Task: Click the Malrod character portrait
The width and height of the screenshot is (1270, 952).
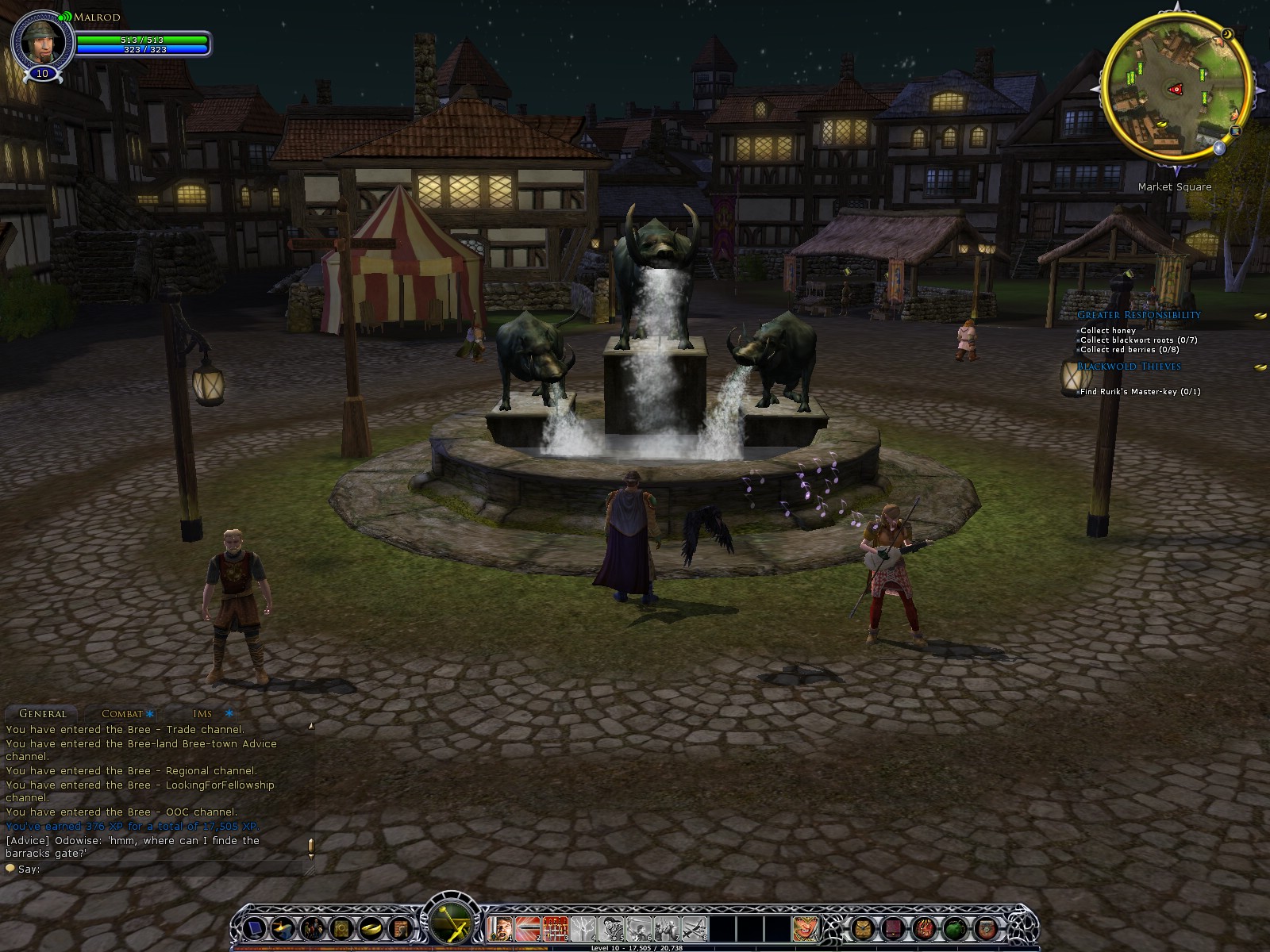Action: (42, 41)
